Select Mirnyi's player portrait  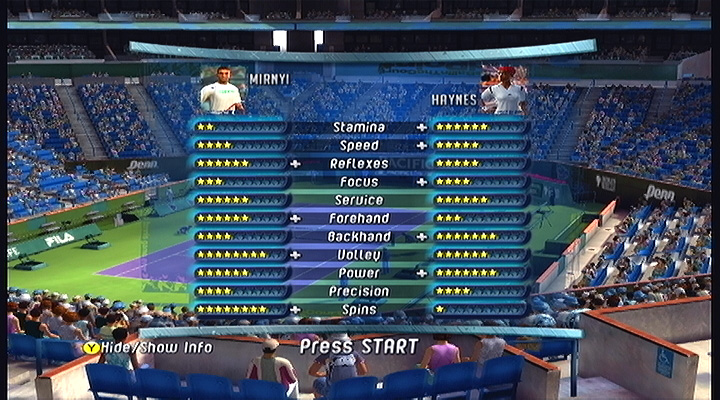click(x=223, y=90)
